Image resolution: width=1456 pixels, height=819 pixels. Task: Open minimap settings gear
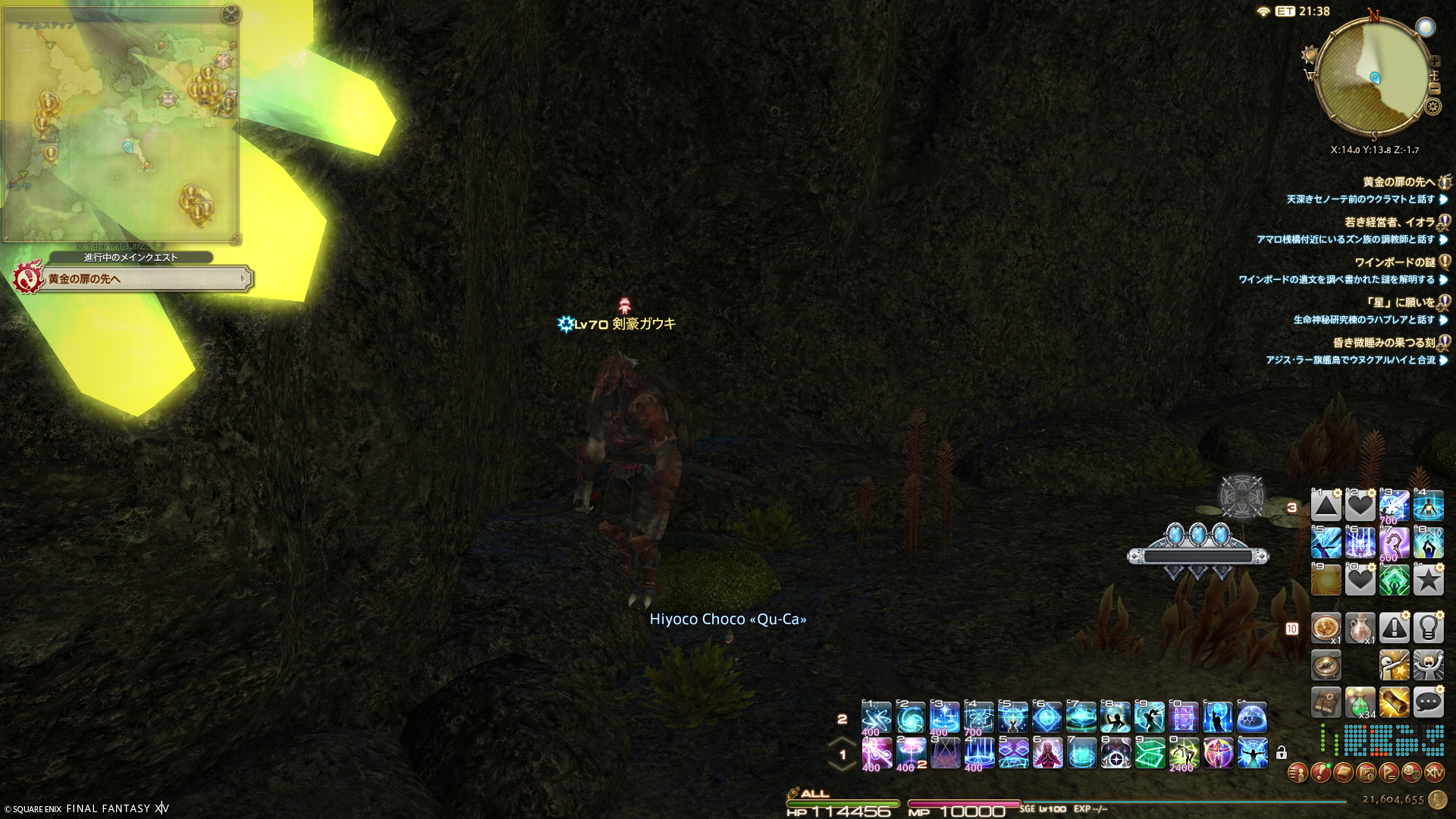click(1432, 107)
